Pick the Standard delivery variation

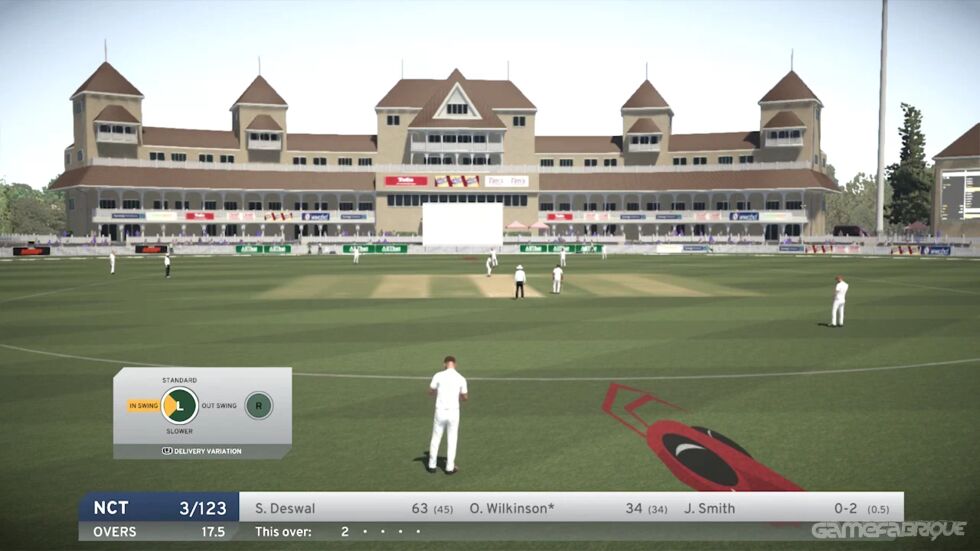(x=179, y=380)
